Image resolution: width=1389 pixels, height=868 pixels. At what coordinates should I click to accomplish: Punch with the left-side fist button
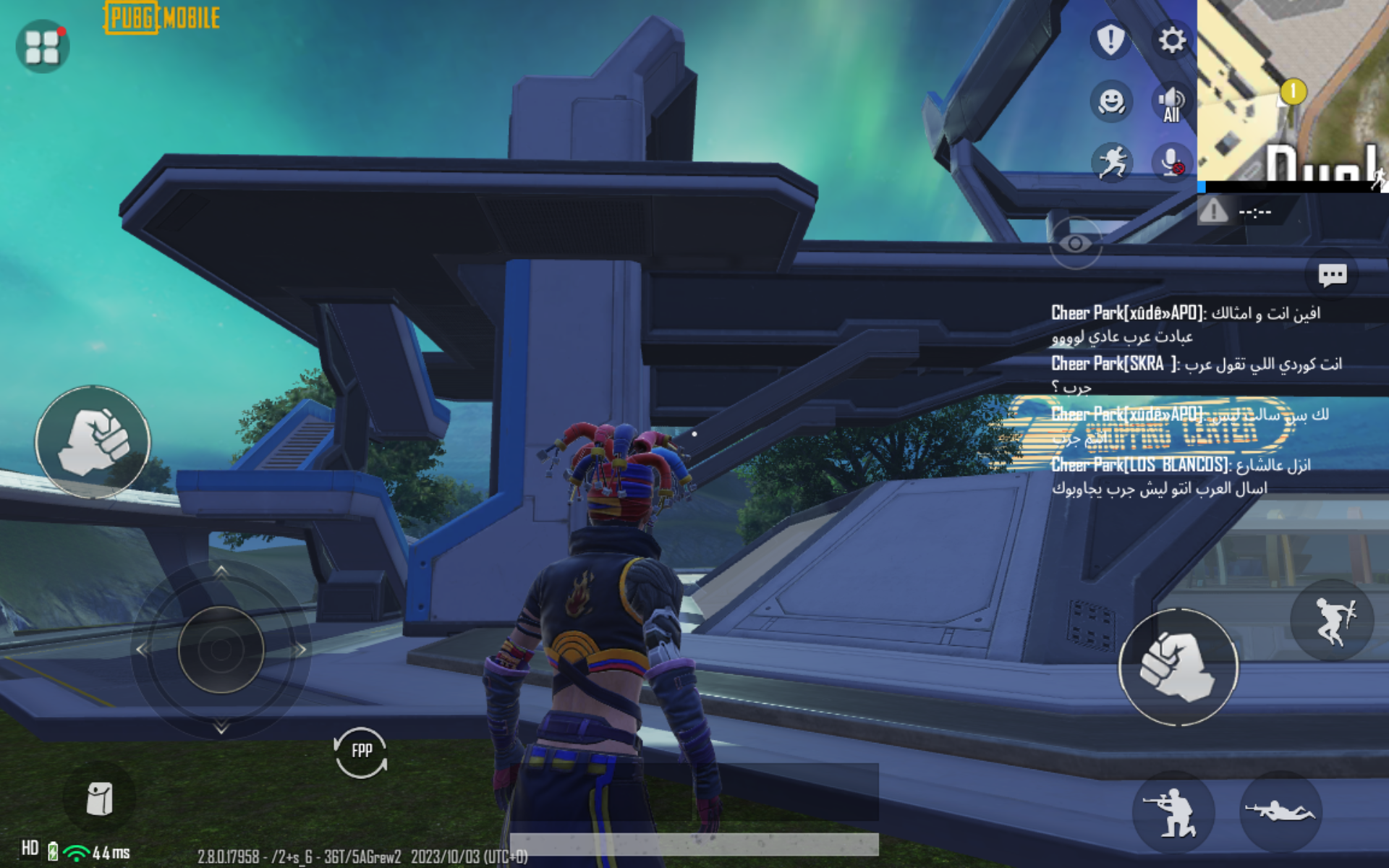tap(93, 442)
